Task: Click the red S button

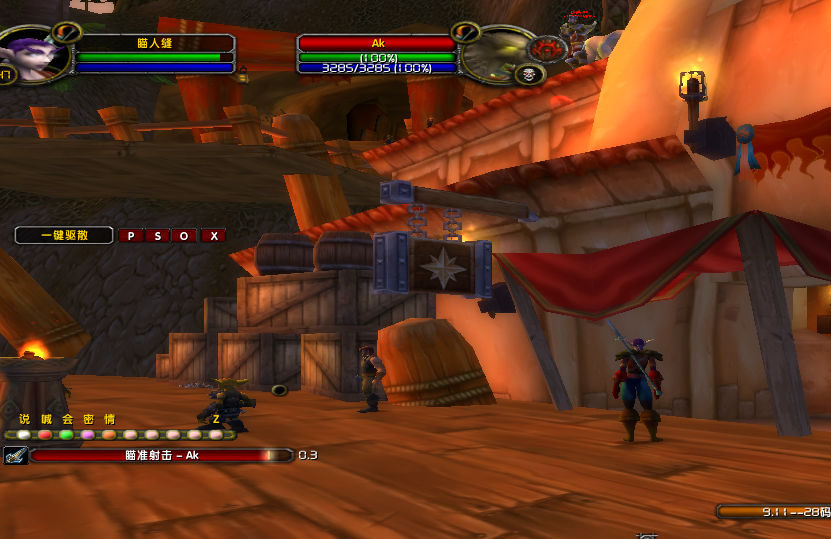Action: pyautogui.click(x=157, y=236)
